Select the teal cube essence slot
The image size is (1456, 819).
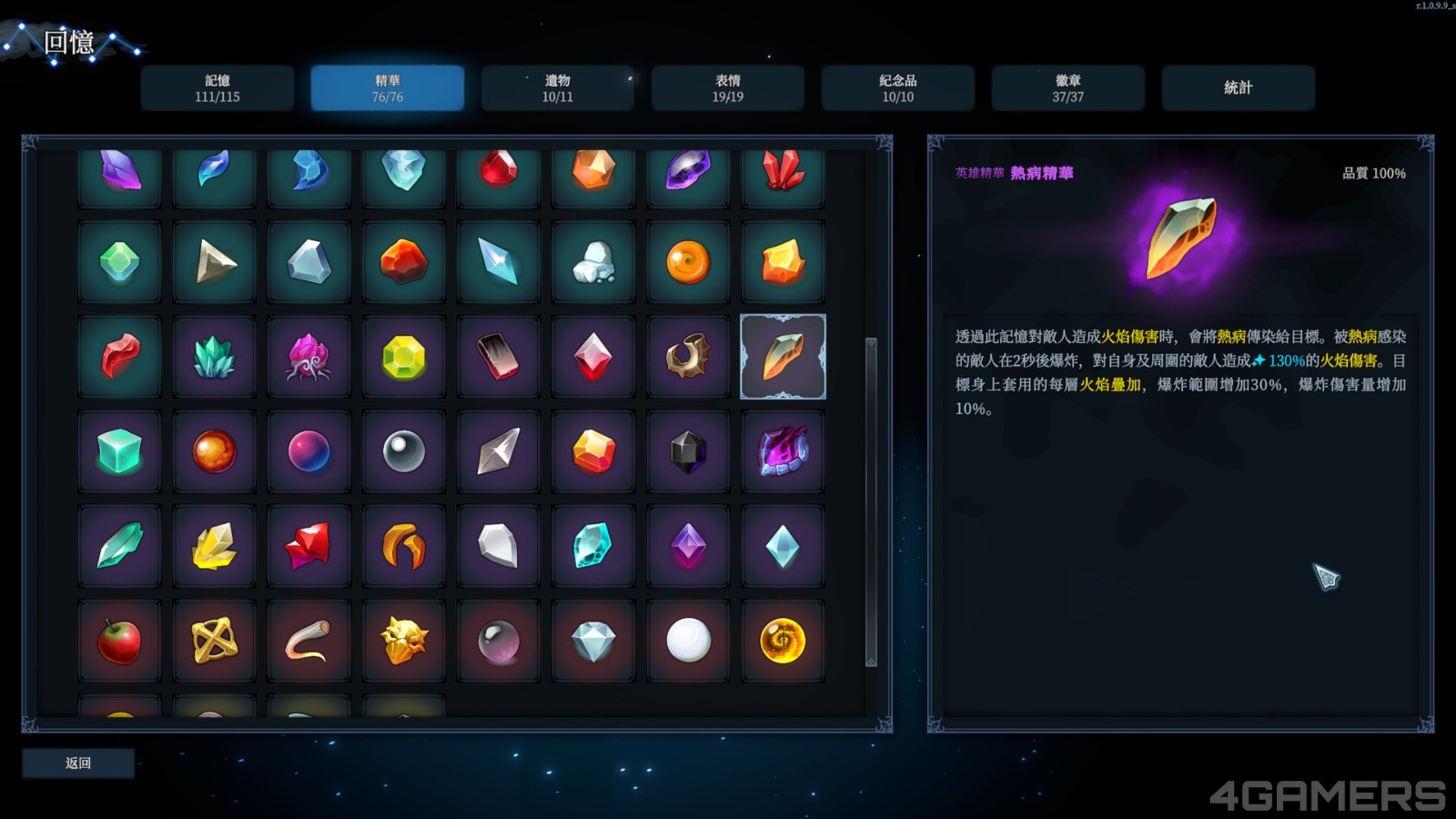pyautogui.click(x=119, y=451)
